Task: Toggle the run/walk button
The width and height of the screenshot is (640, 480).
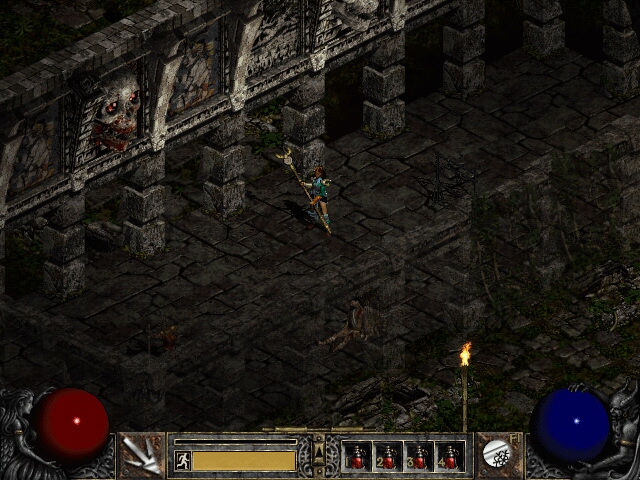Action: [183, 460]
